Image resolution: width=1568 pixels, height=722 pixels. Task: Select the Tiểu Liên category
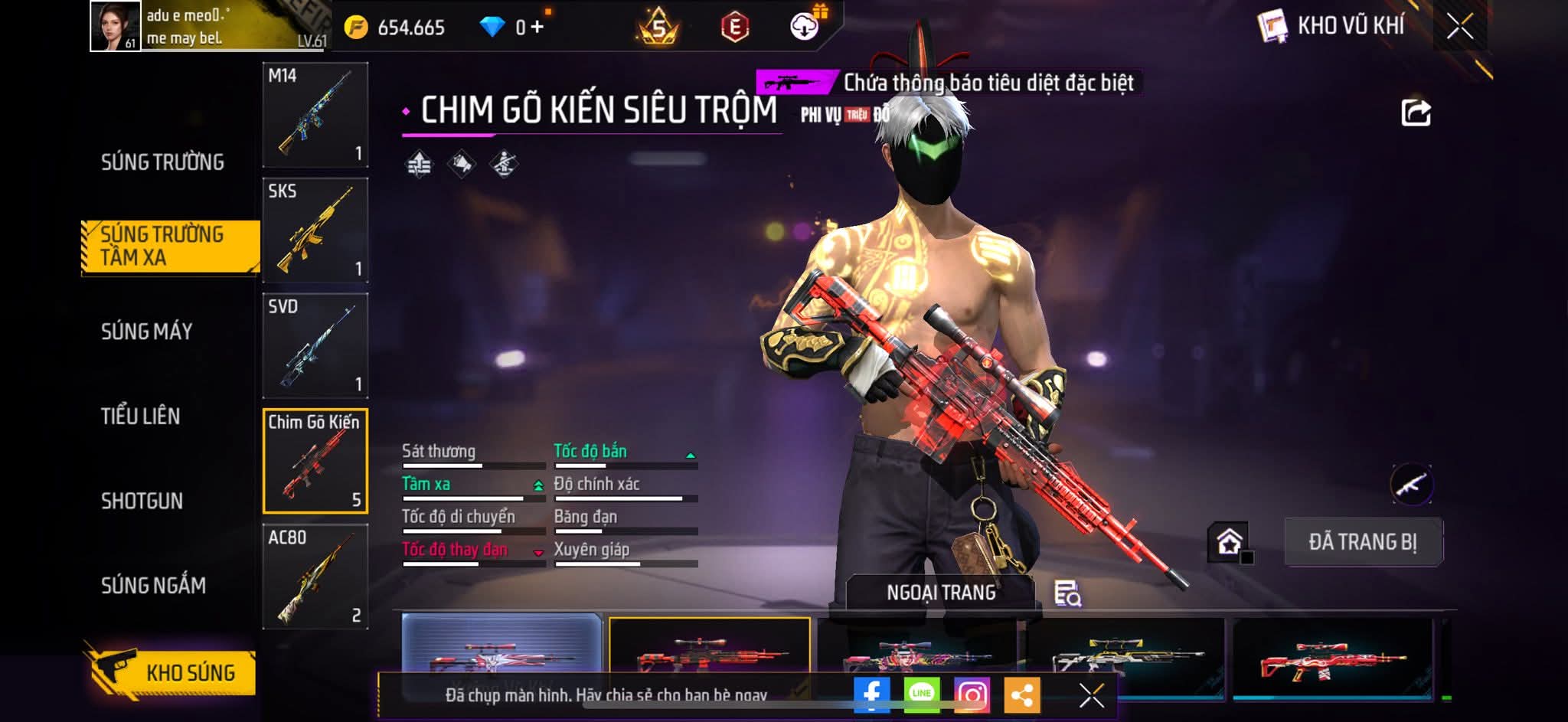pyautogui.click(x=140, y=417)
